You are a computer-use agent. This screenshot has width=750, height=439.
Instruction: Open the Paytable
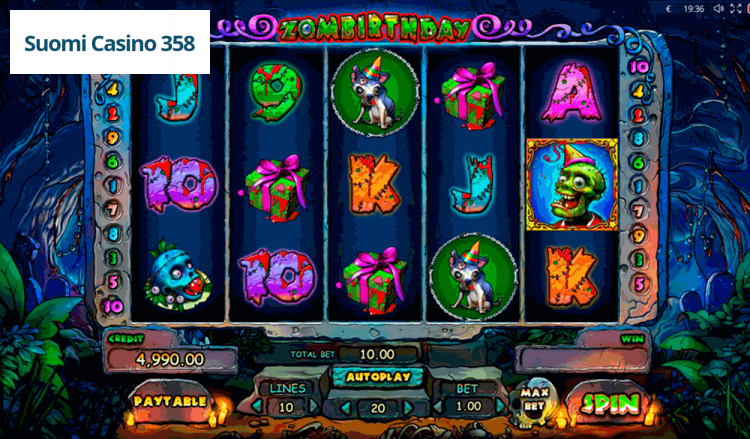(168, 401)
